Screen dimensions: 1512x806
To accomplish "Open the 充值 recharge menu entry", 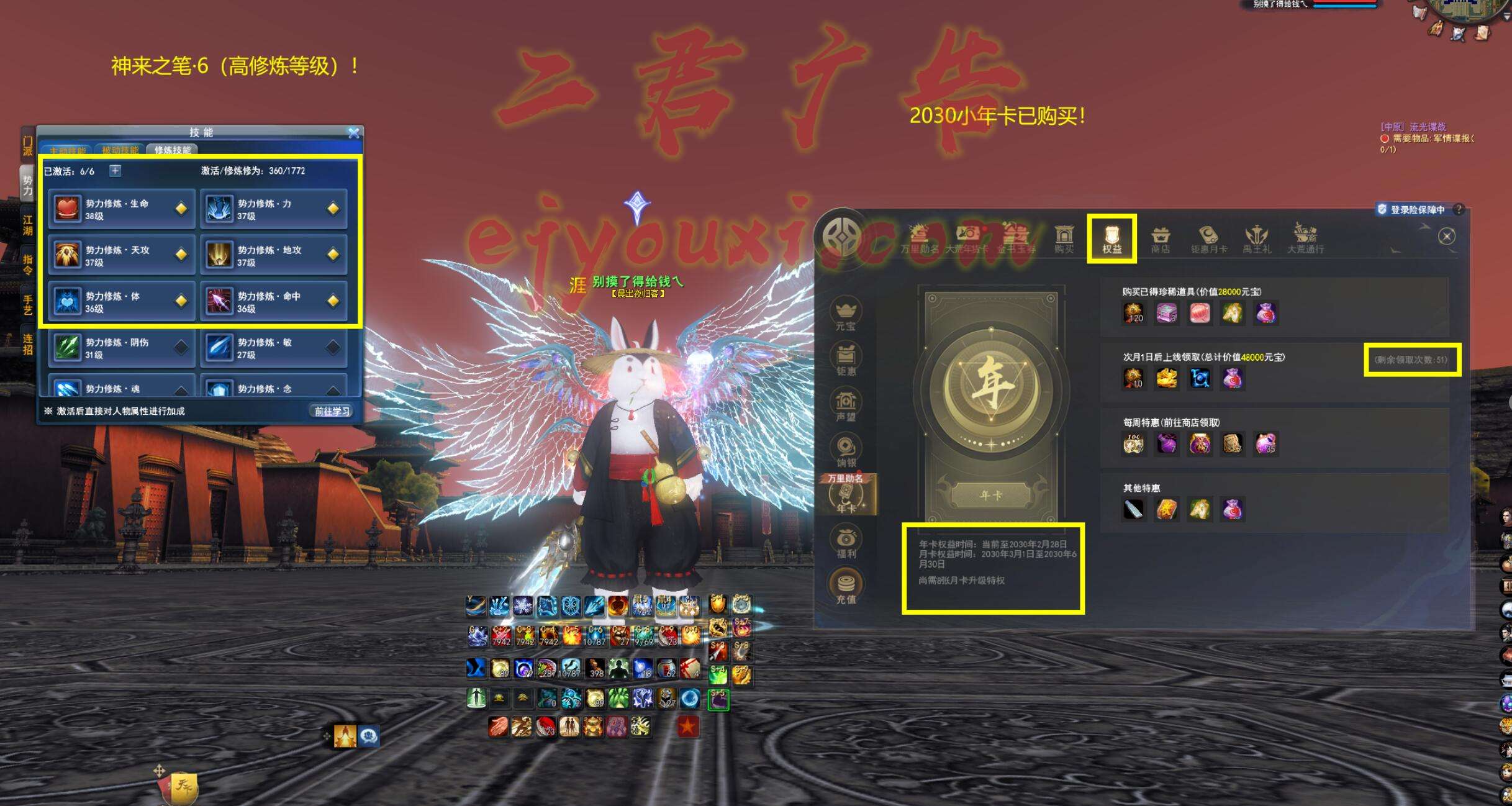I will pyautogui.click(x=846, y=587).
